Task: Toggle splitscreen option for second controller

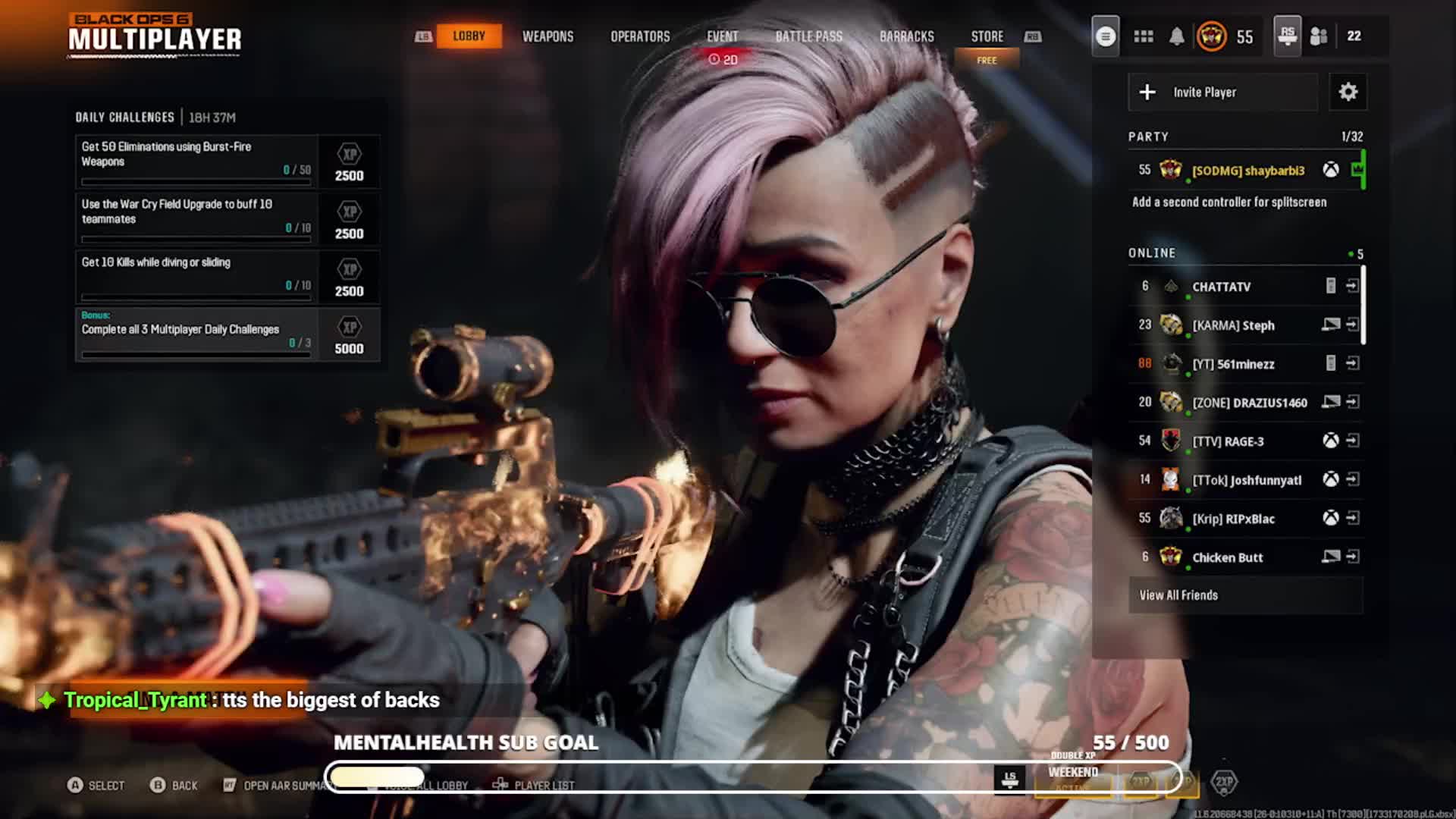Action: pos(1228,202)
